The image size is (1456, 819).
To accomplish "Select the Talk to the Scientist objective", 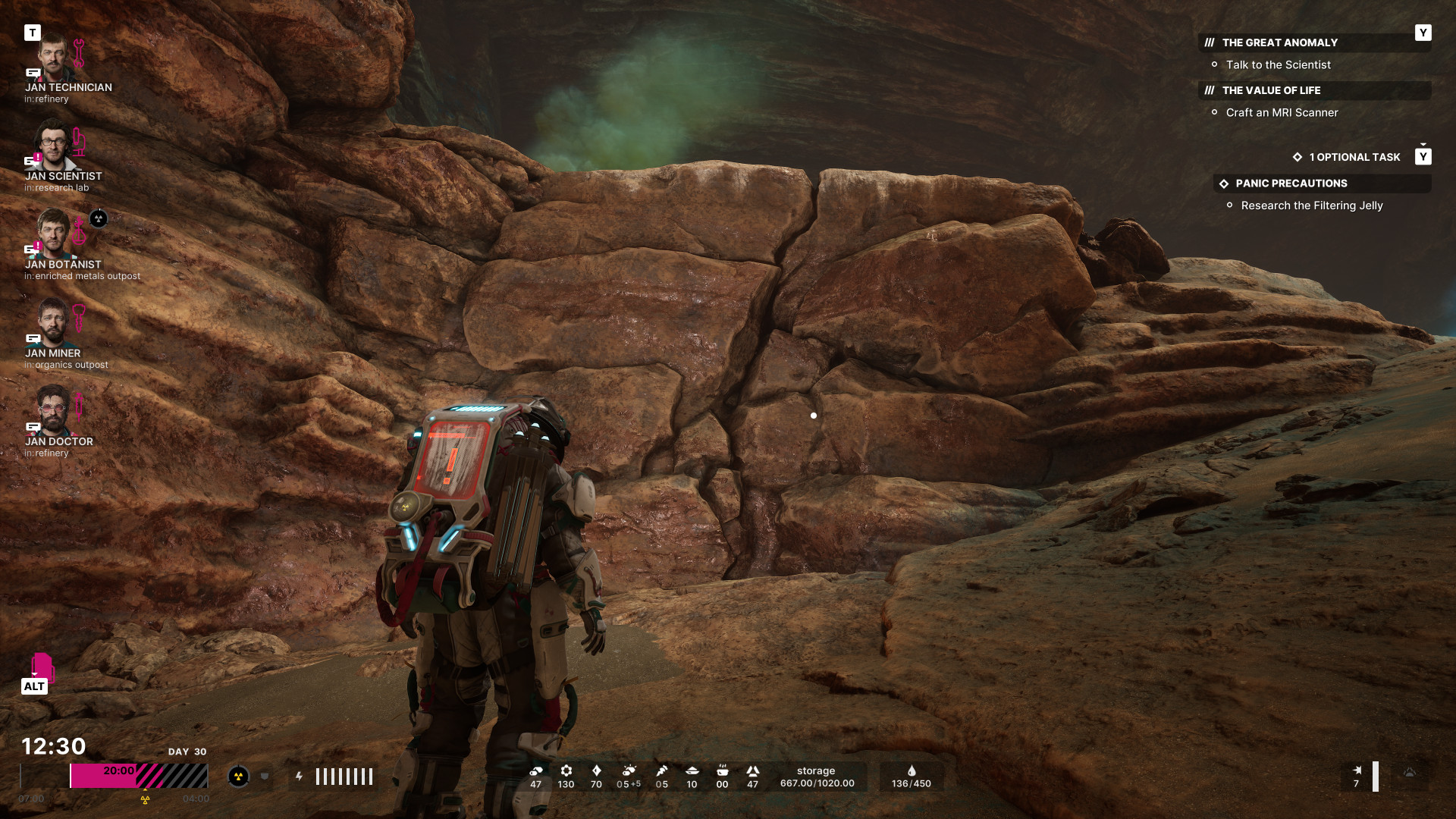I will pos(1278,65).
